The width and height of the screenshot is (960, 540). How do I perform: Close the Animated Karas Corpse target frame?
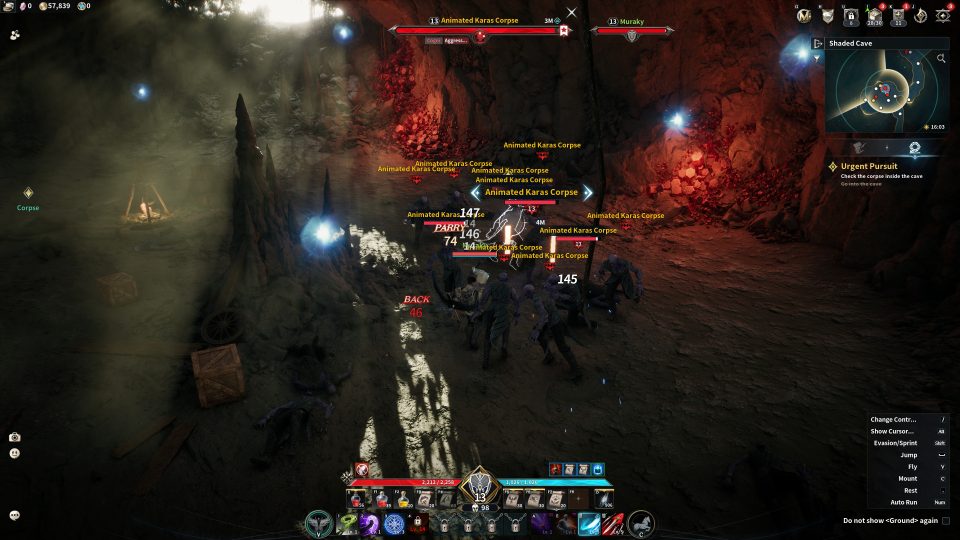(571, 13)
